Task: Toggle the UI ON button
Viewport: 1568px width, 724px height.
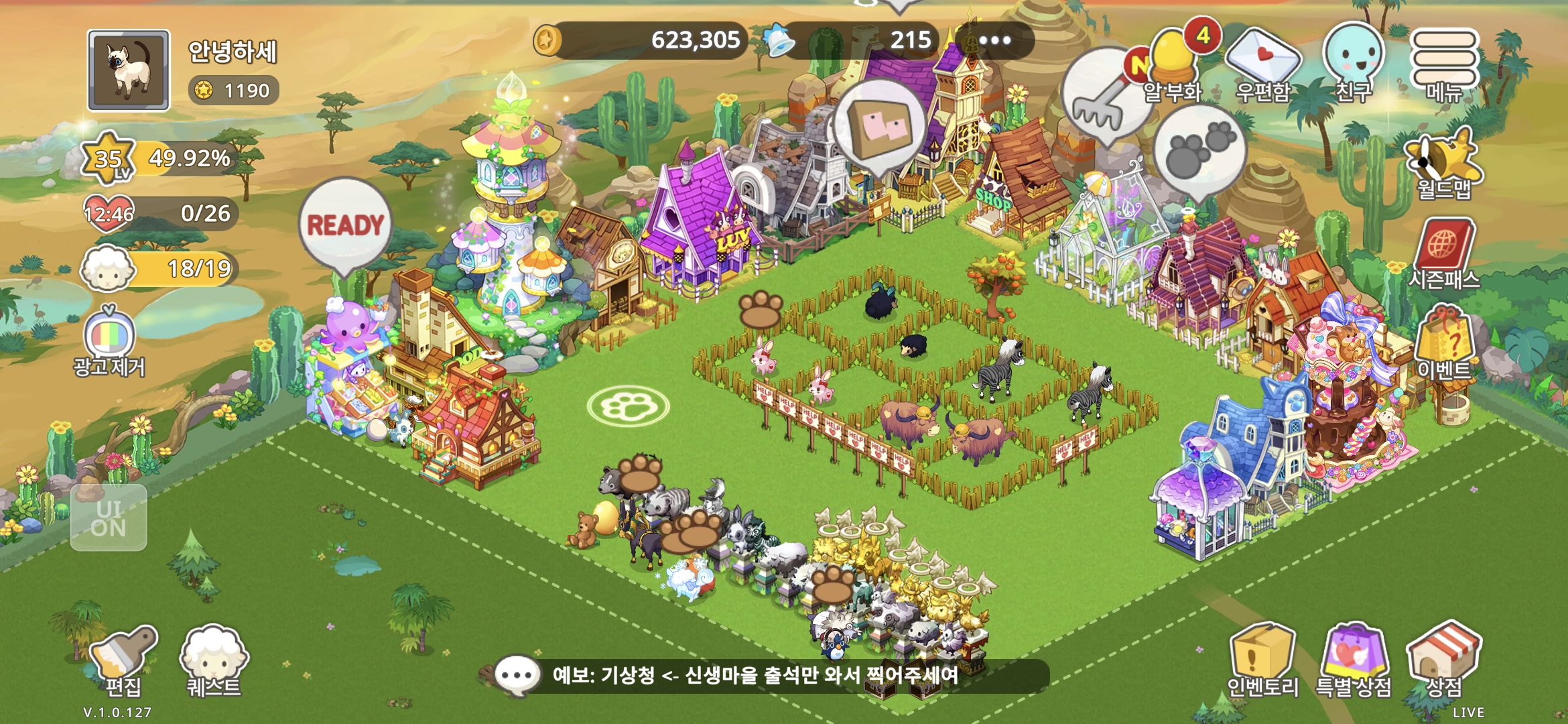Action: coord(109,518)
